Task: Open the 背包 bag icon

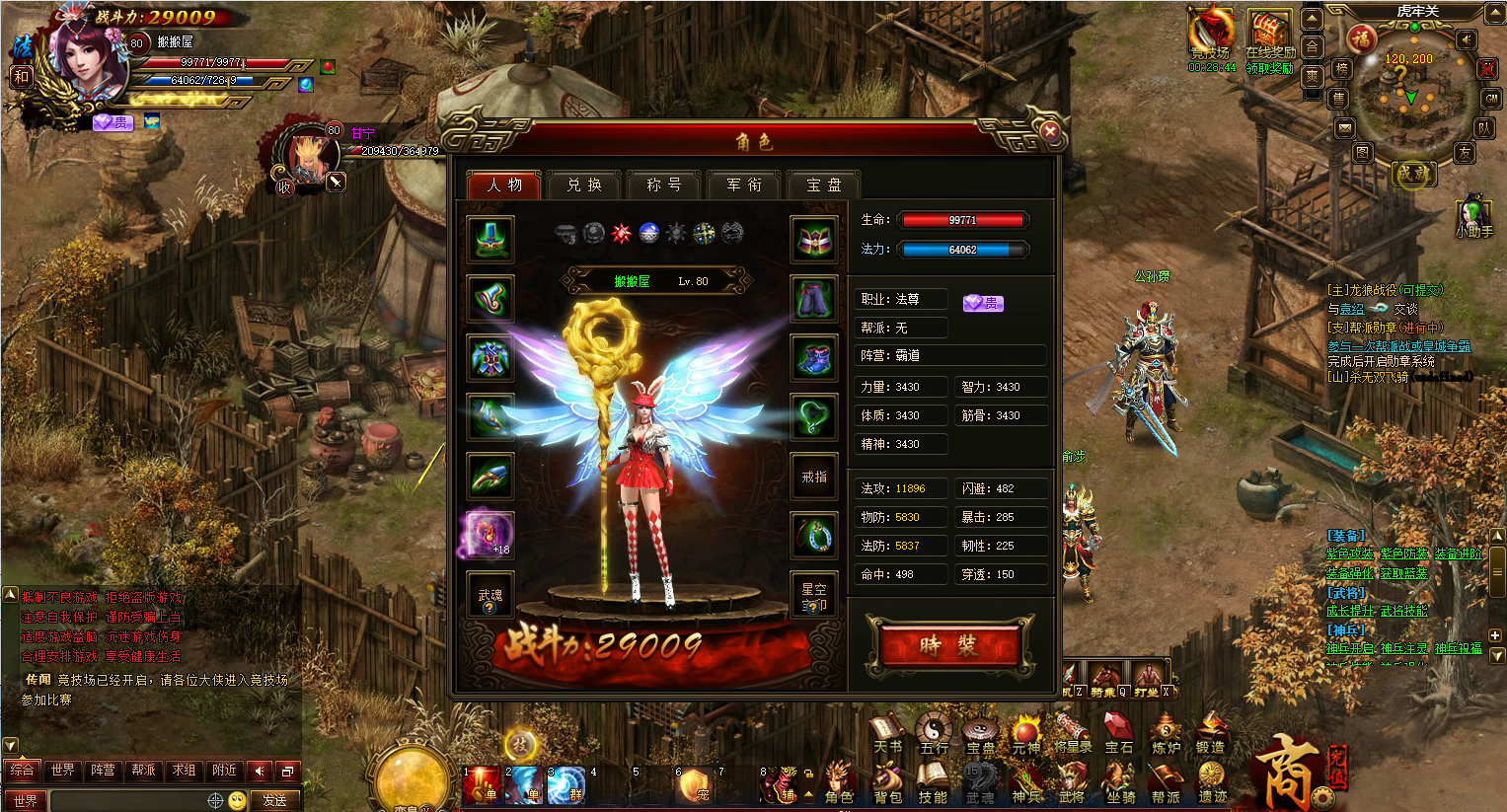Action: pyautogui.click(x=887, y=784)
